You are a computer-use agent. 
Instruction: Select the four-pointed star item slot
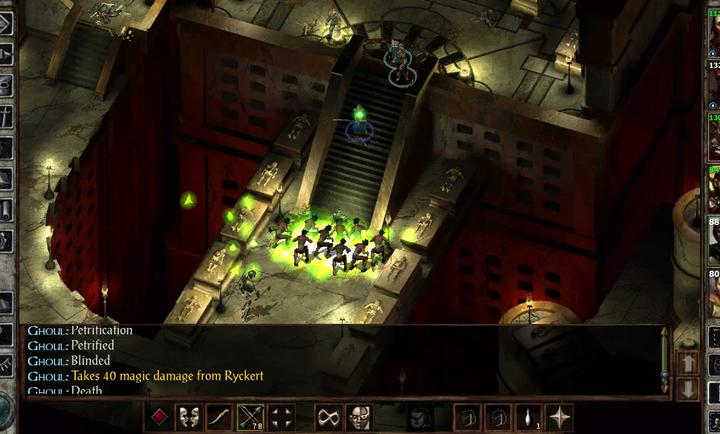click(x=559, y=417)
